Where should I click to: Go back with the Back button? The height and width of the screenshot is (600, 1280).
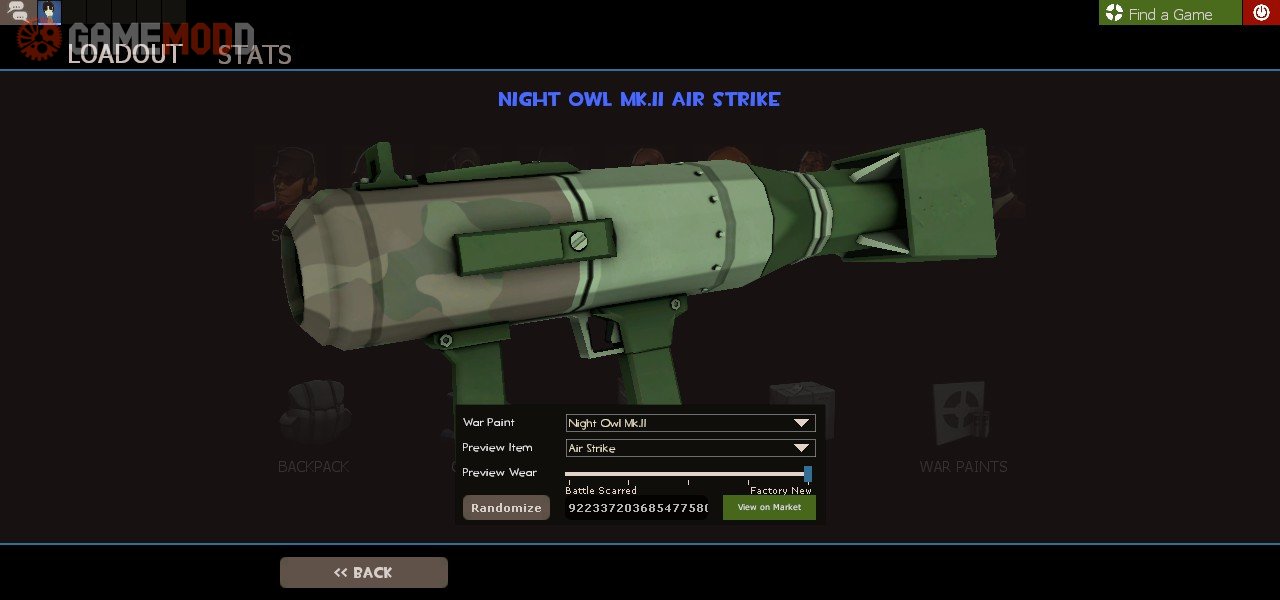tap(363, 572)
